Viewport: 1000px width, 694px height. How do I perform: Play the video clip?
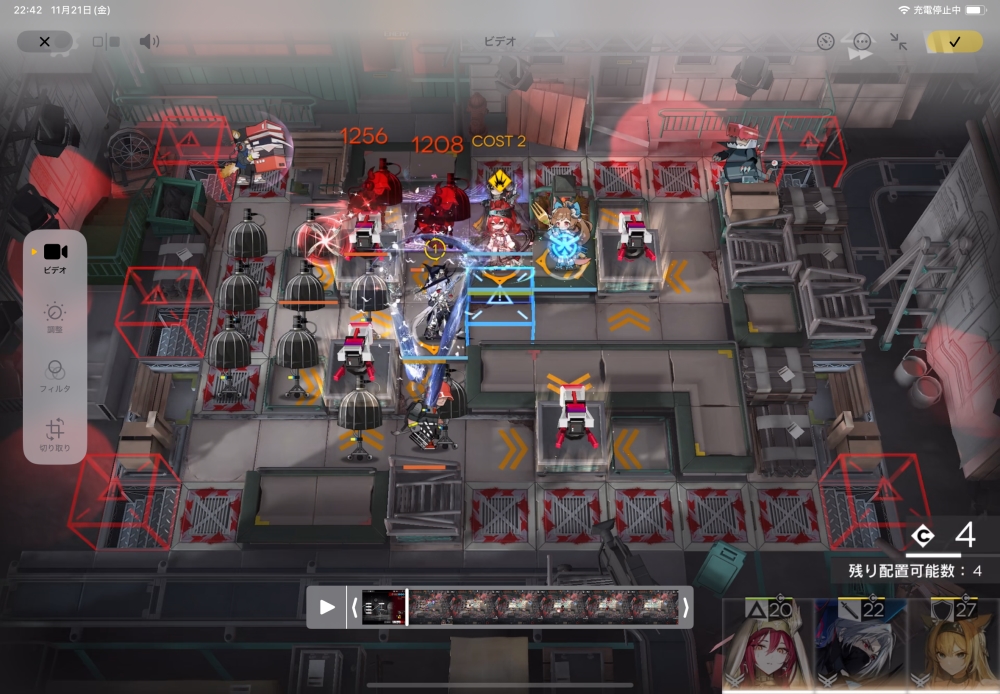click(x=327, y=607)
